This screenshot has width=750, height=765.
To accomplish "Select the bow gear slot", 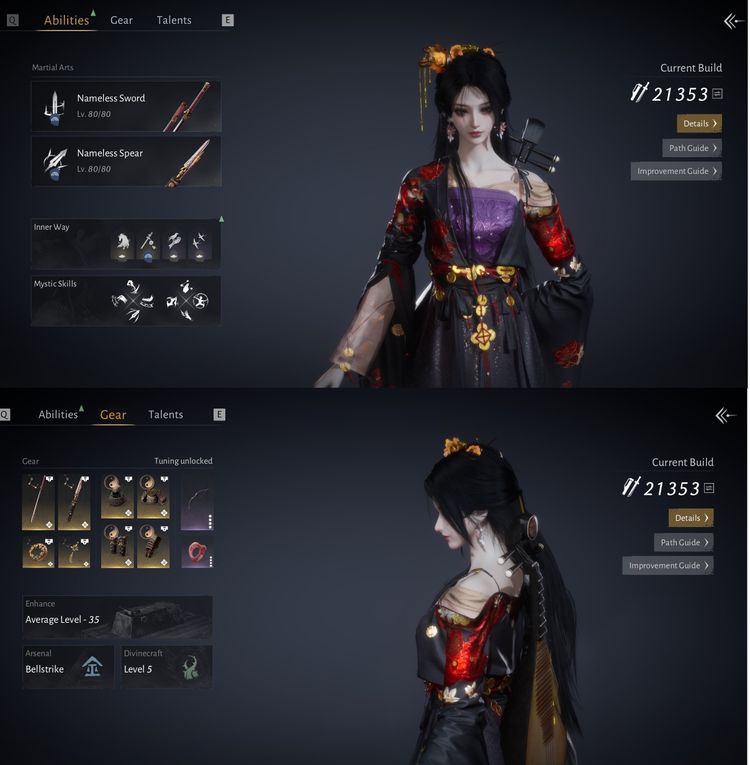I will point(197,502).
